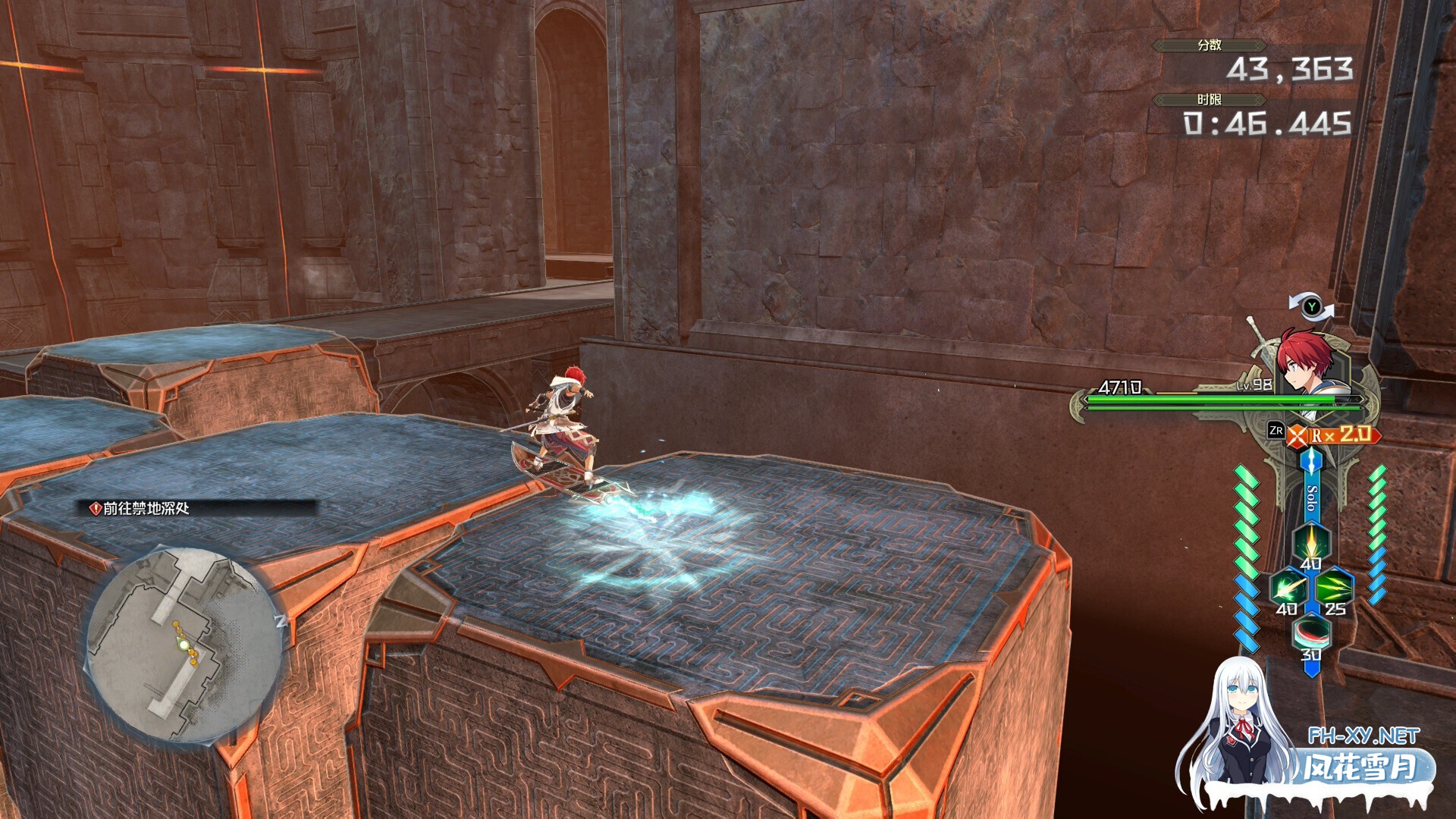Select the quest objective tracker 前往禁地深处

click(146, 509)
